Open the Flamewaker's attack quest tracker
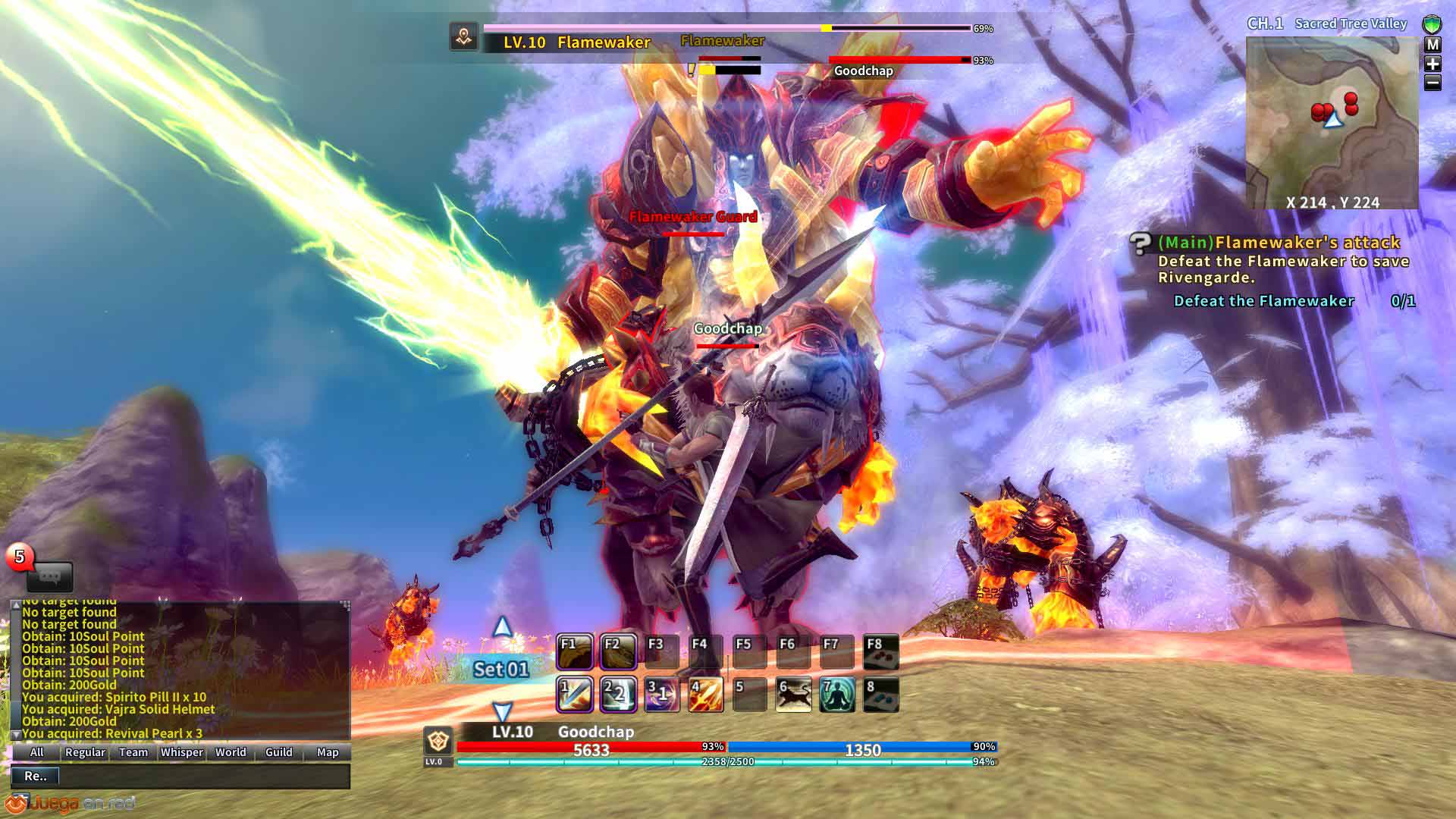Viewport: 1456px width, 819px height. pos(1278,243)
